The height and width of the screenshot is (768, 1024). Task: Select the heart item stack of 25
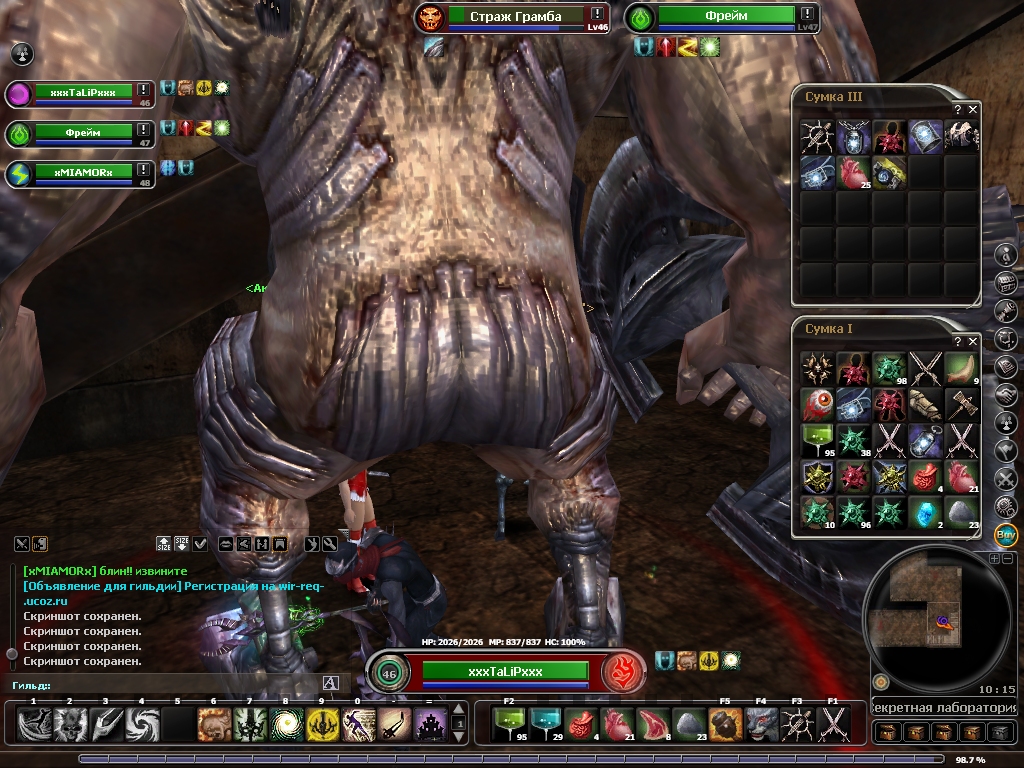pyautogui.click(x=853, y=172)
